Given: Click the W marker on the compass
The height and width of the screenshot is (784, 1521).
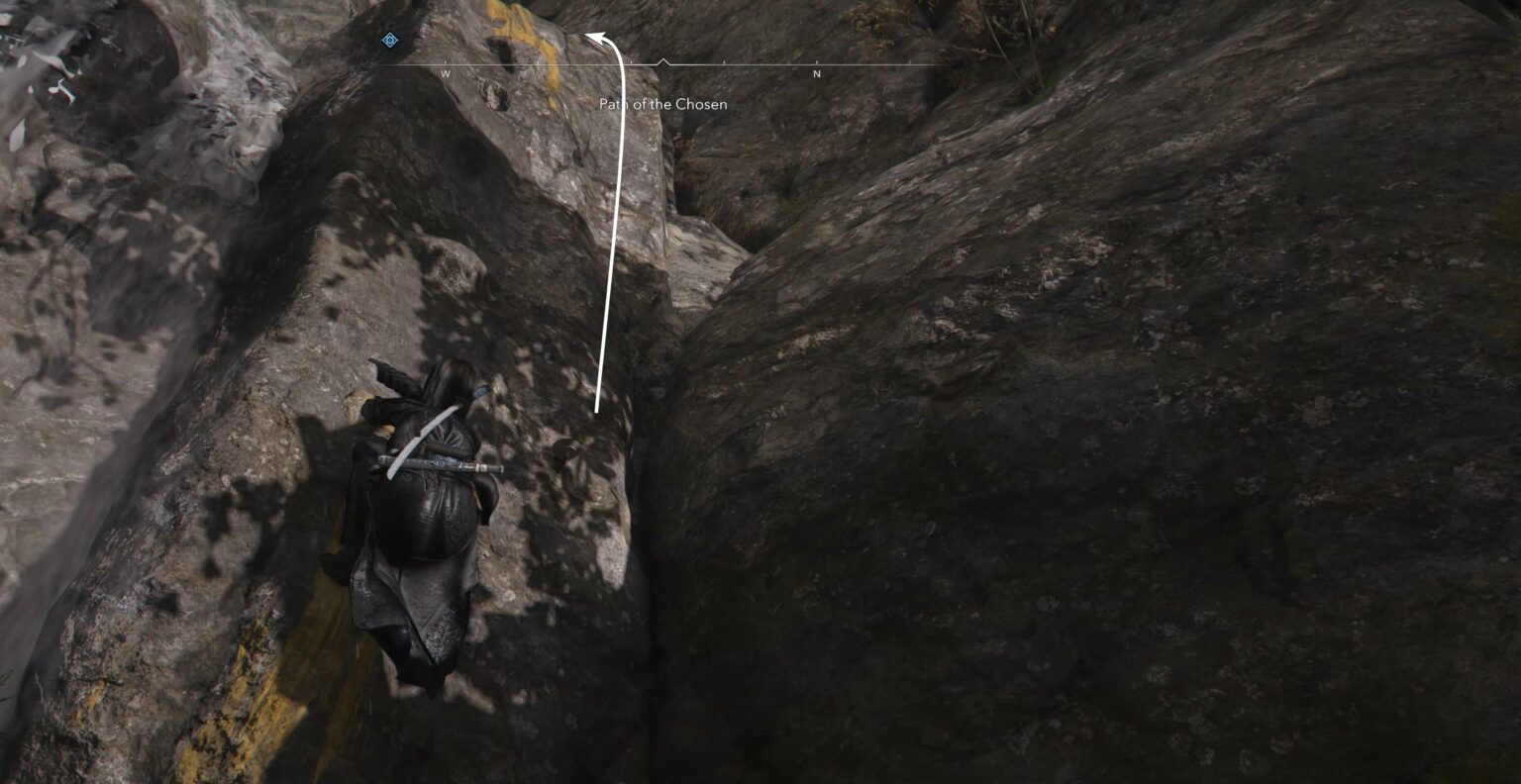Looking at the screenshot, I should 445,73.
